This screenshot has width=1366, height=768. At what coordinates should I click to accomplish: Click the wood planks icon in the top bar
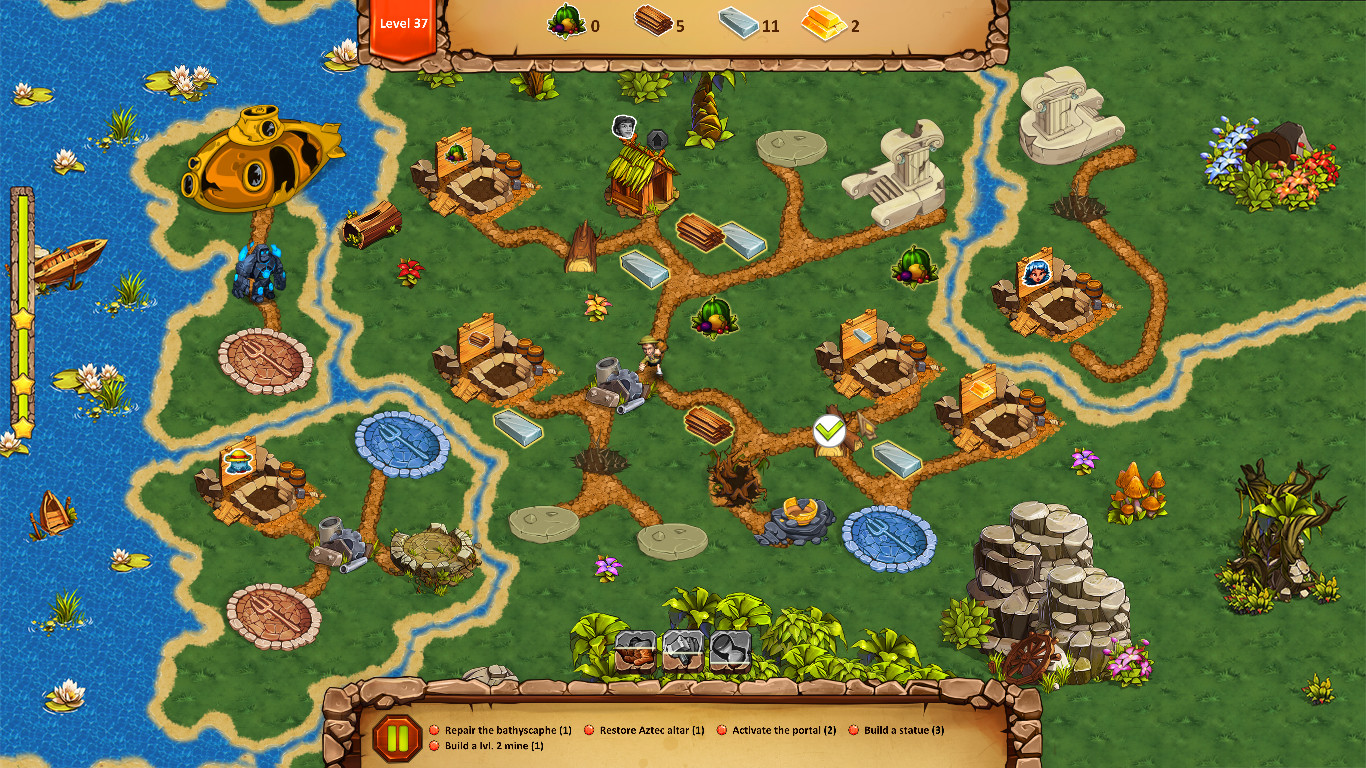click(x=655, y=23)
